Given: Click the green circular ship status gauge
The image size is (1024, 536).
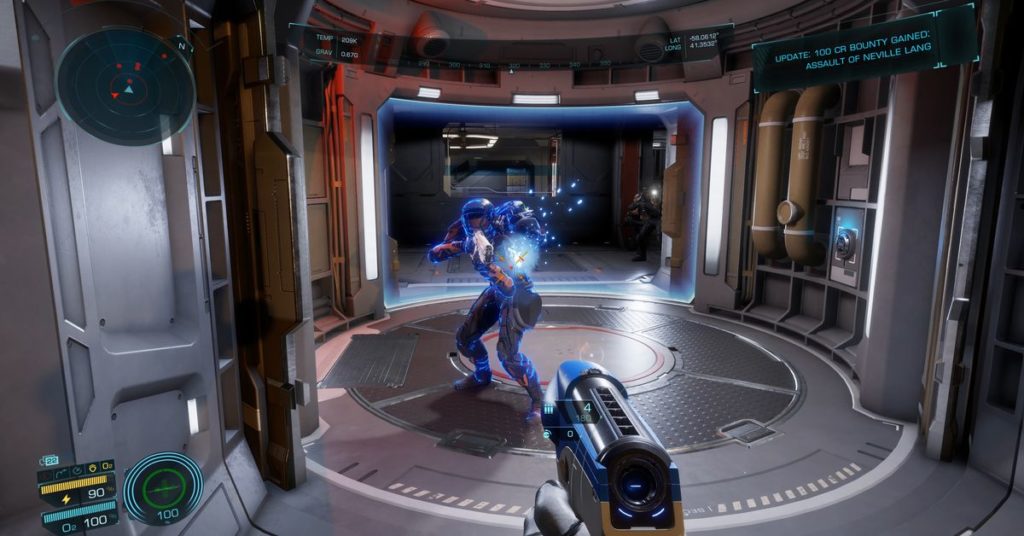Looking at the screenshot, I should pos(162,487).
